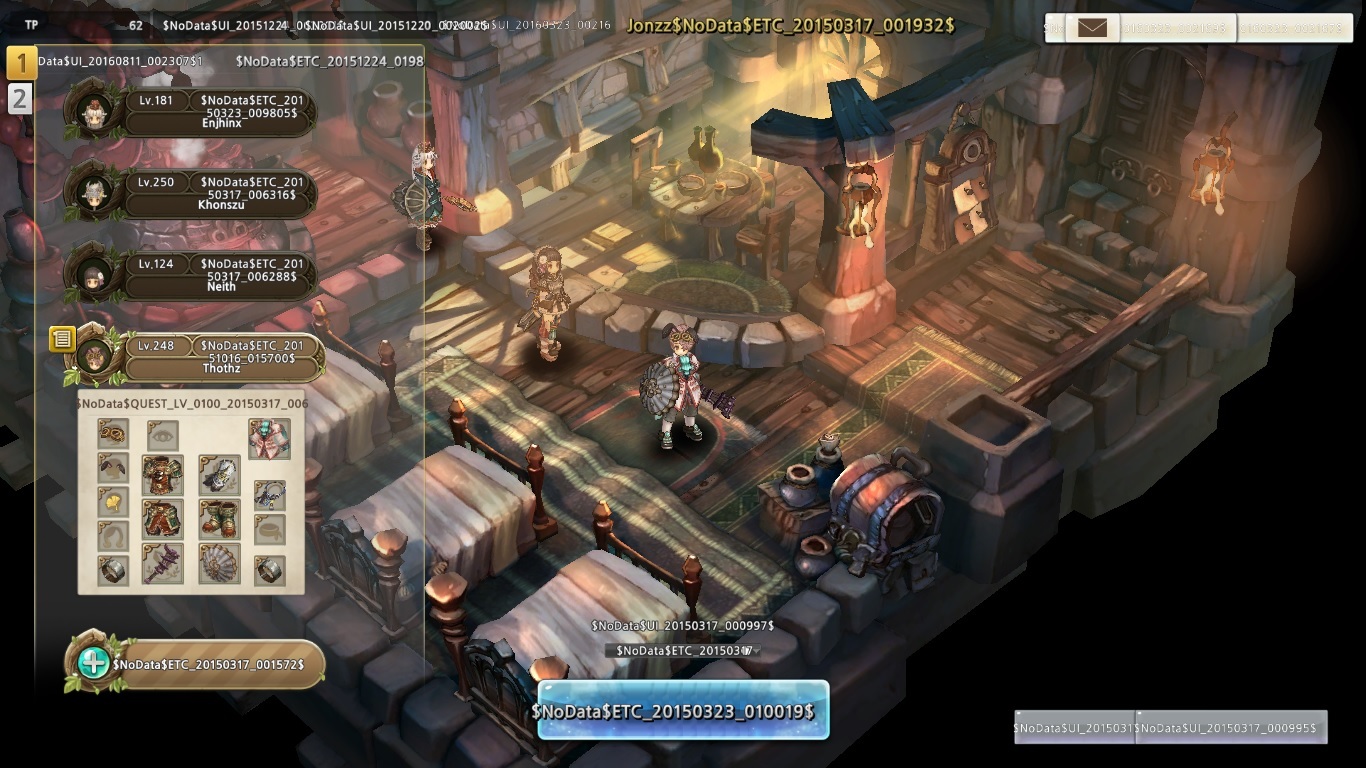Select the character Enjhinx
Viewport: 1366px width, 768px height.
220,113
